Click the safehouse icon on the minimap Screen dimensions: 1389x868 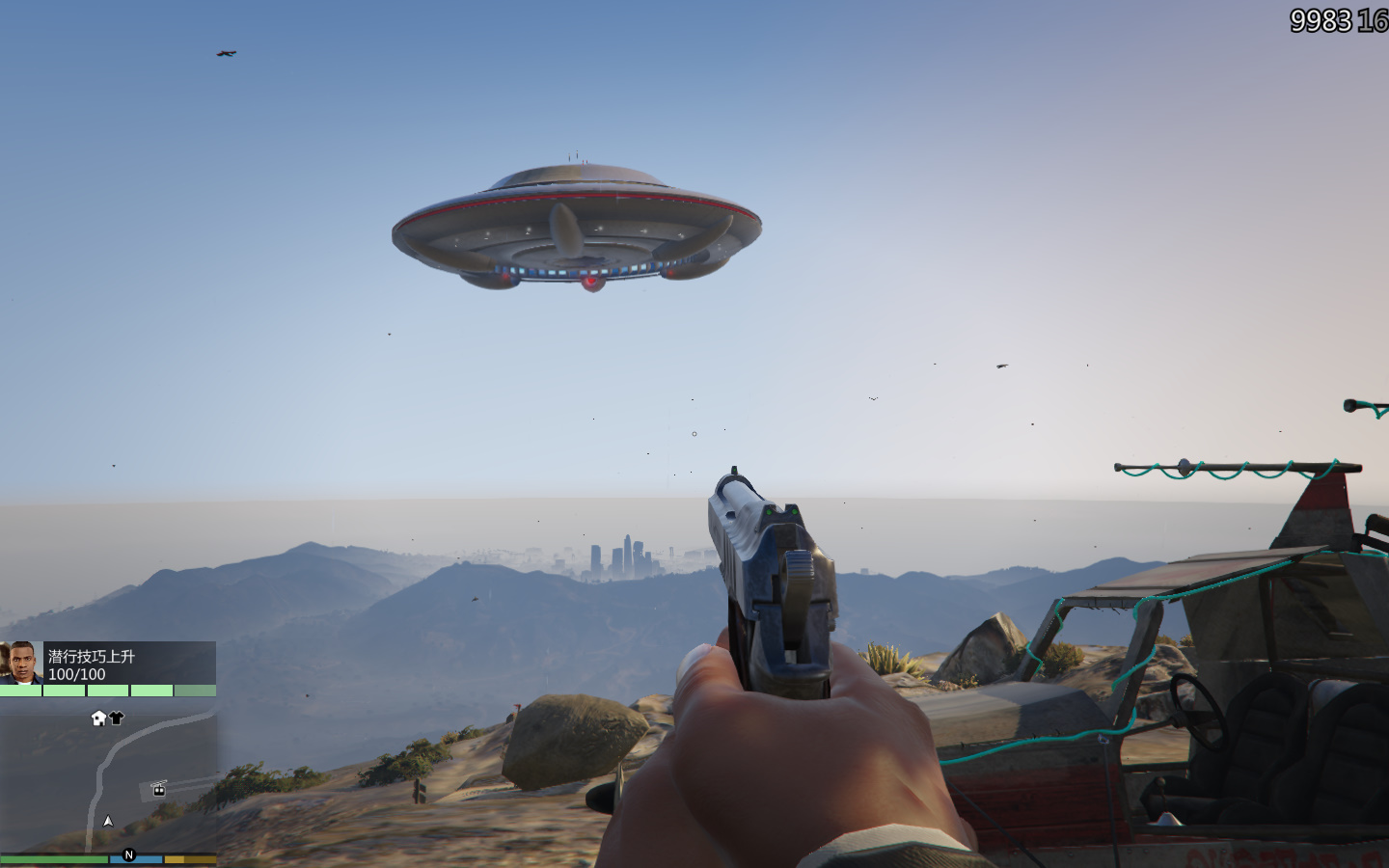click(x=98, y=718)
